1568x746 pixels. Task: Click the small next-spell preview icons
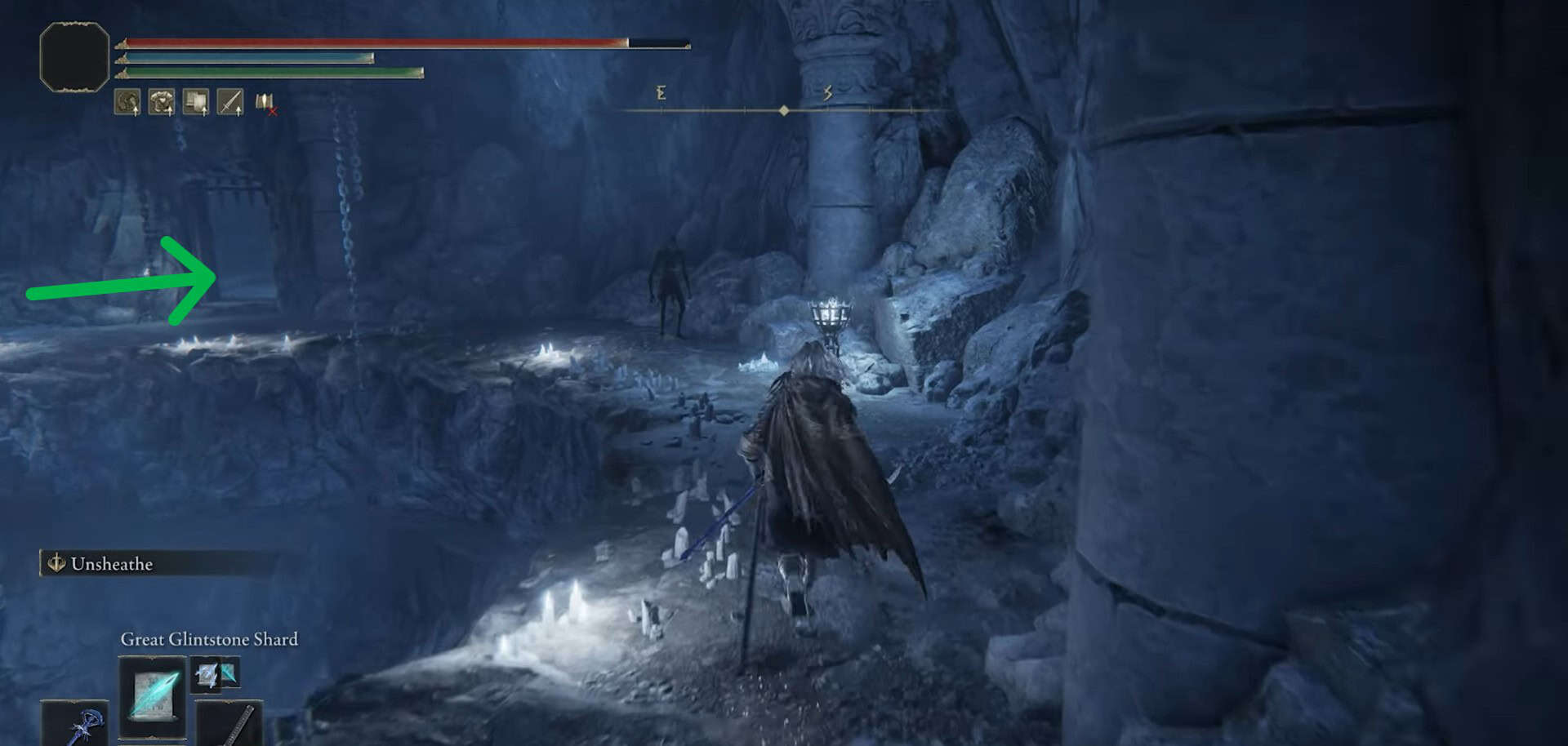pos(216,674)
